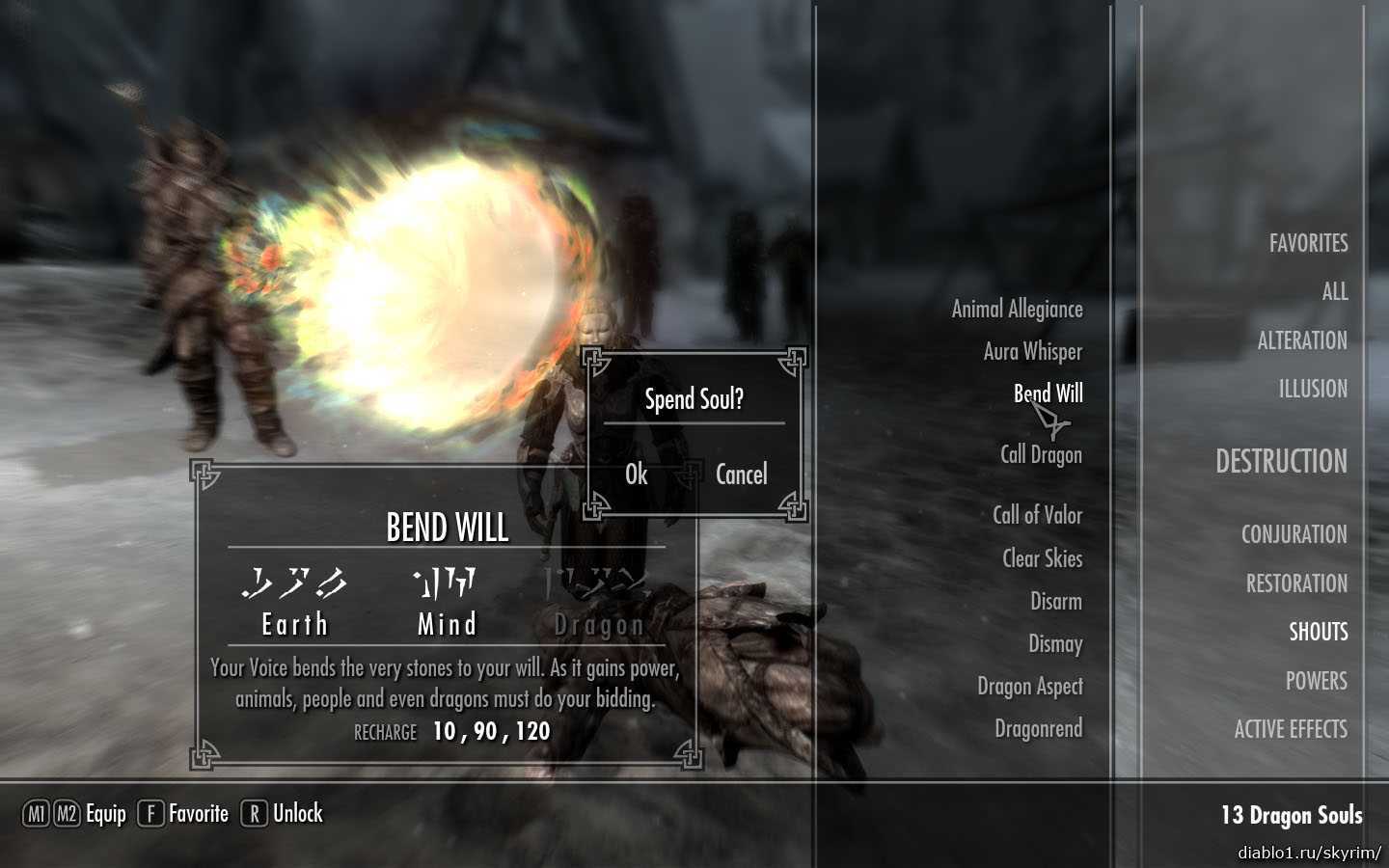
Task: Pick the Call Dragon shout
Action: 1041,454
